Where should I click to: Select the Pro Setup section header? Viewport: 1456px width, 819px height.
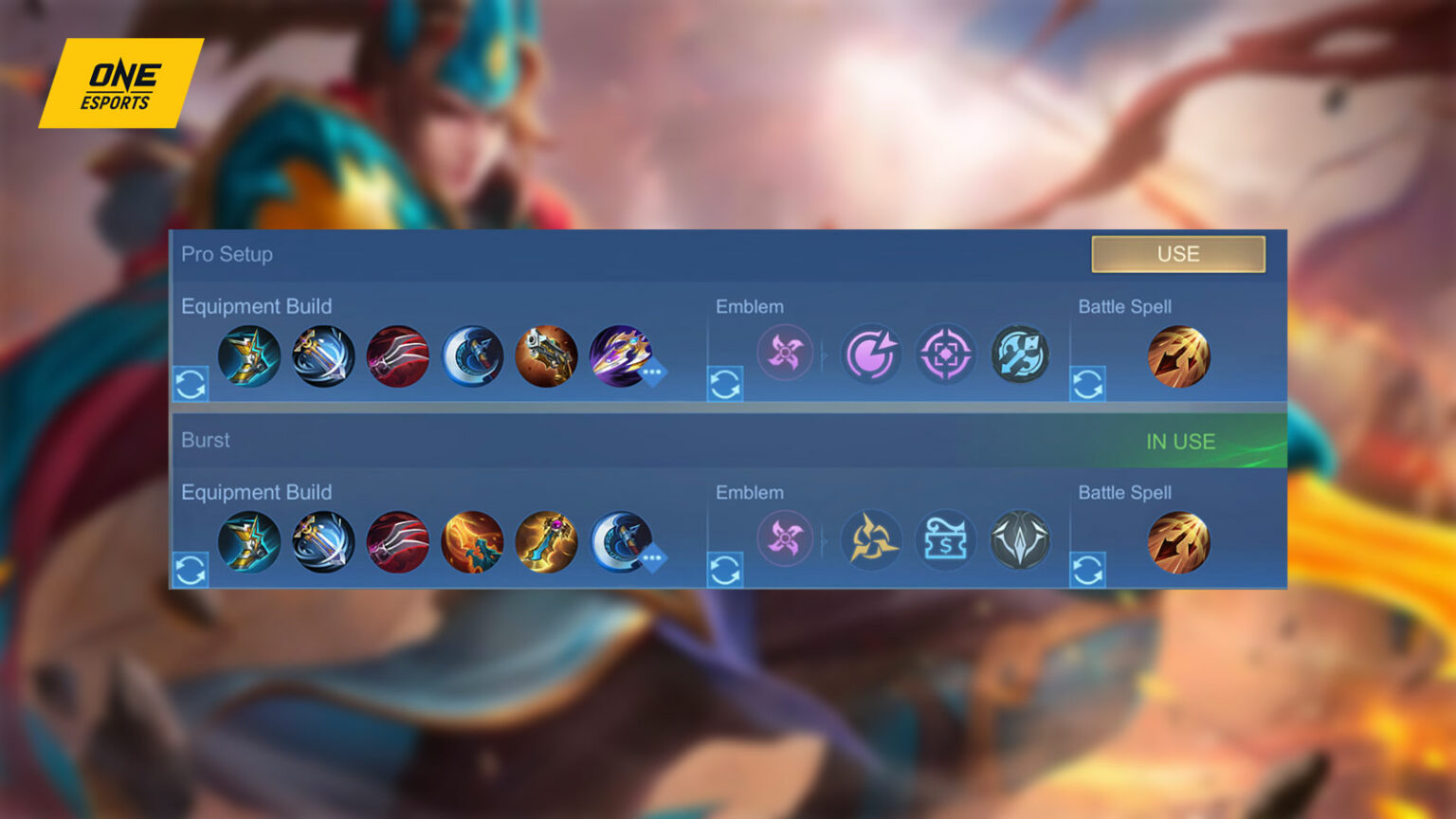227,254
